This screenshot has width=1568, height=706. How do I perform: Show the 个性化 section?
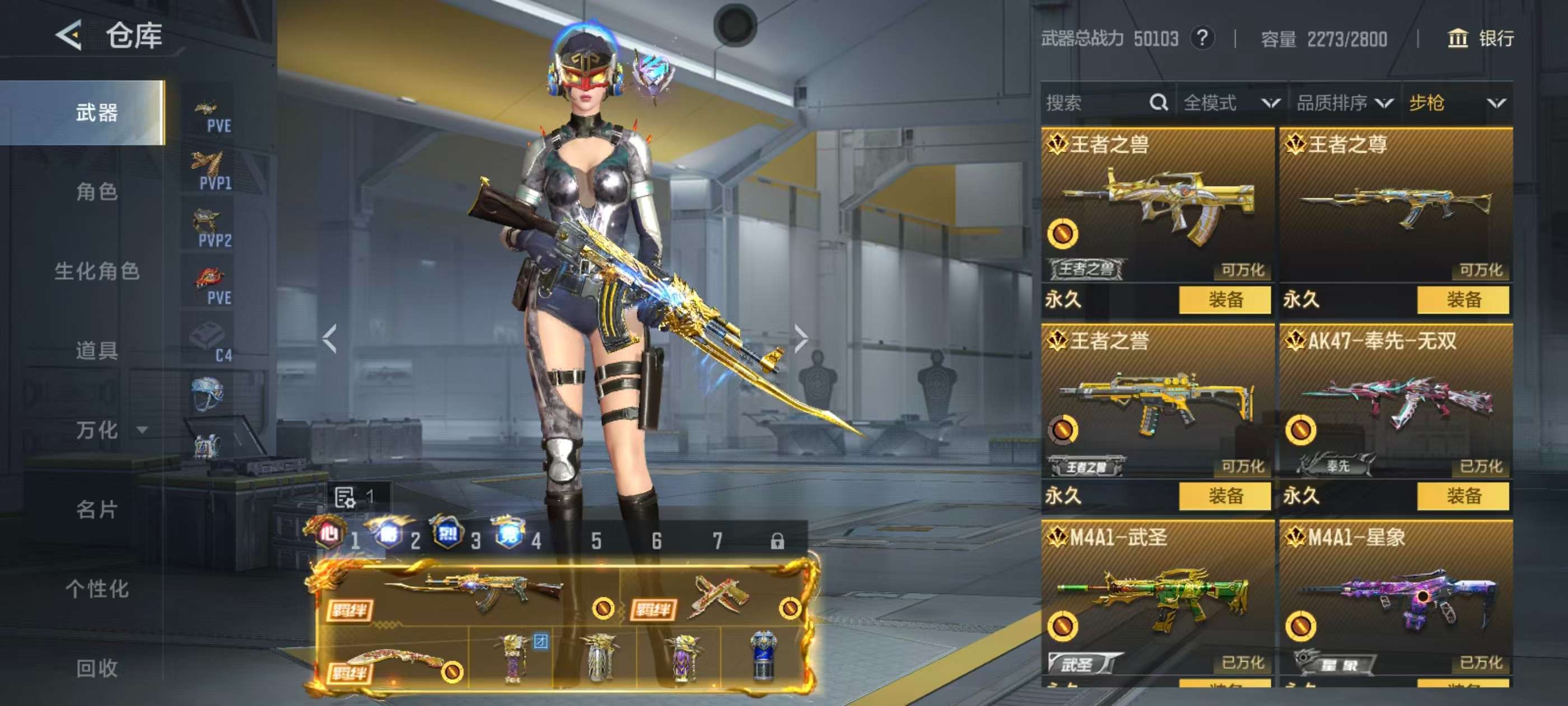click(97, 588)
